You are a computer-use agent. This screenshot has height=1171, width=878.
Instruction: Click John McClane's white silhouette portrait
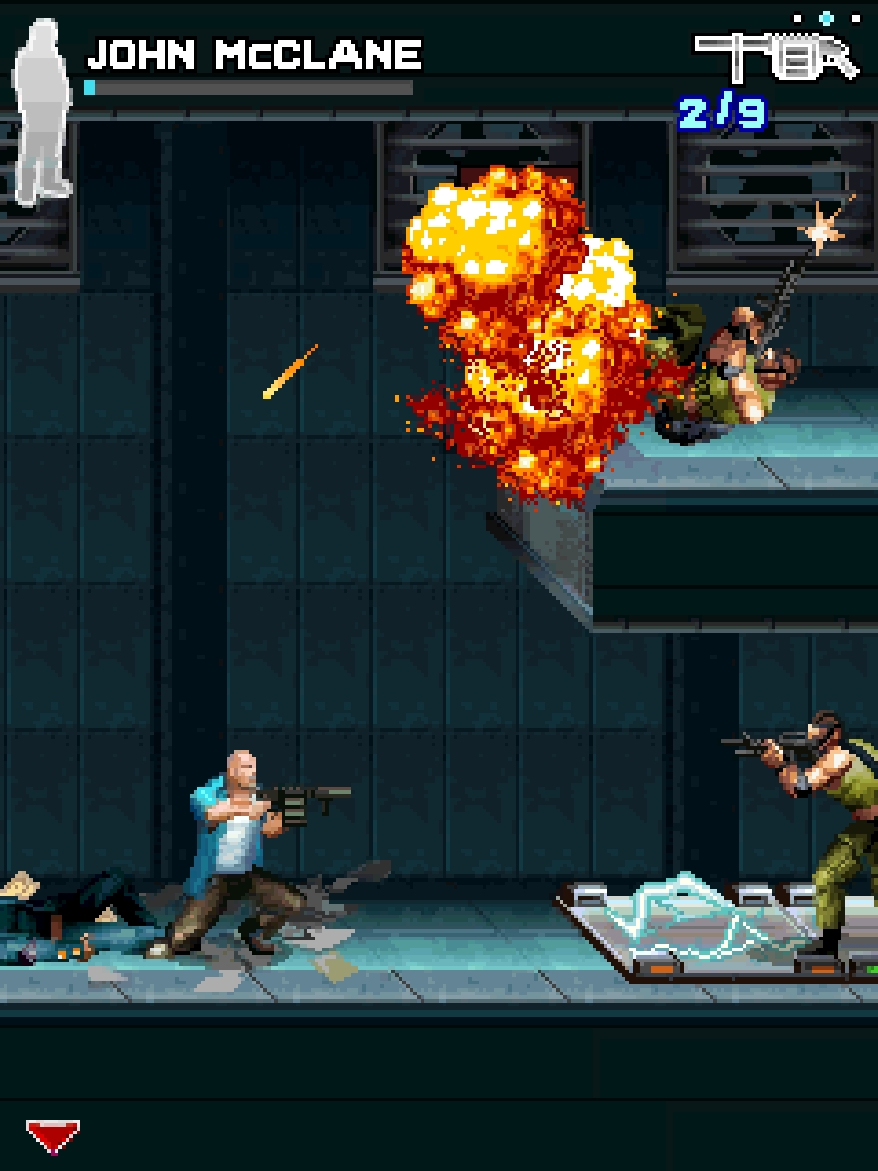pyautogui.click(x=43, y=110)
